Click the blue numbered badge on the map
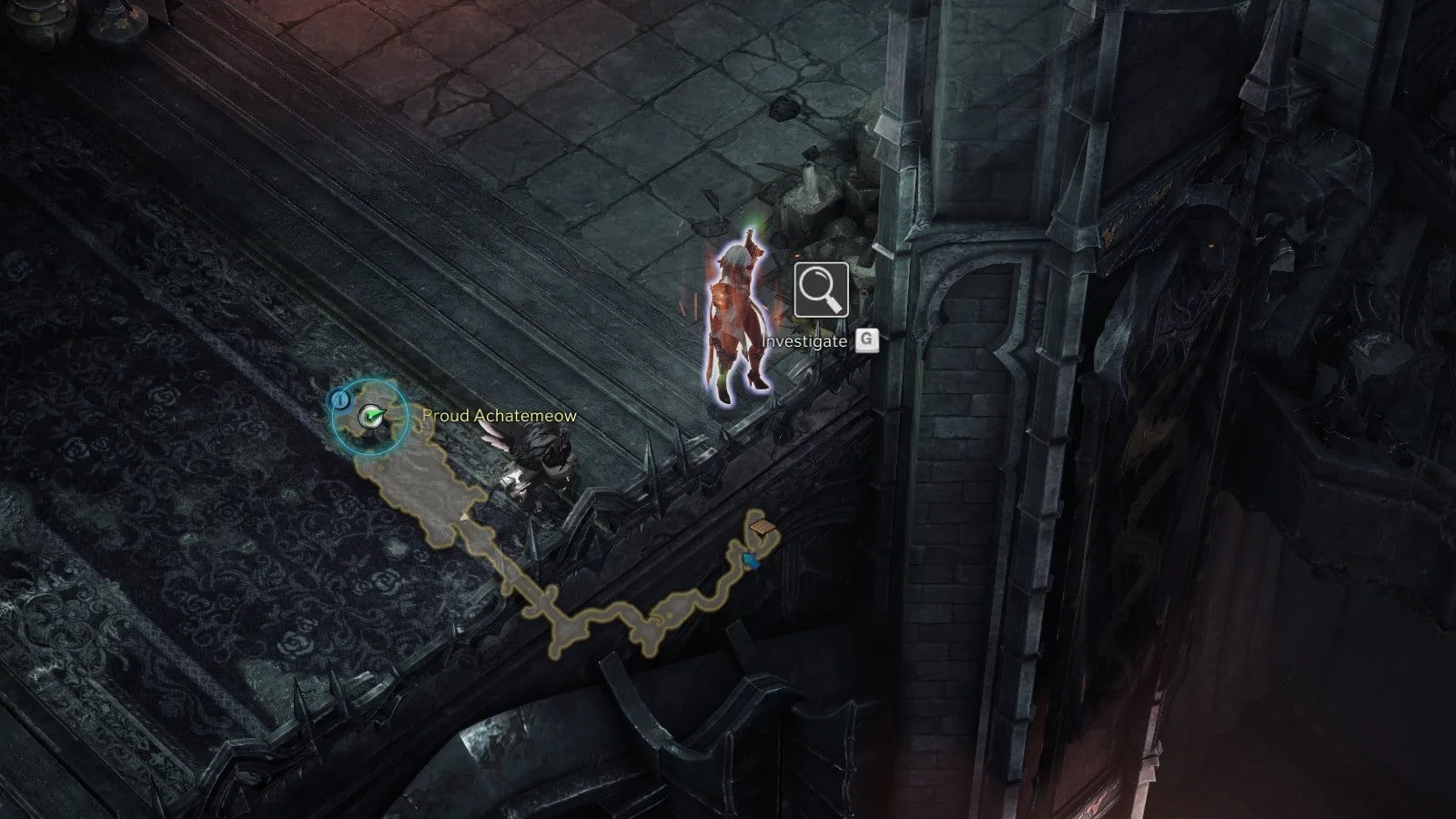The height and width of the screenshot is (819, 1456). (x=339, y=399)
